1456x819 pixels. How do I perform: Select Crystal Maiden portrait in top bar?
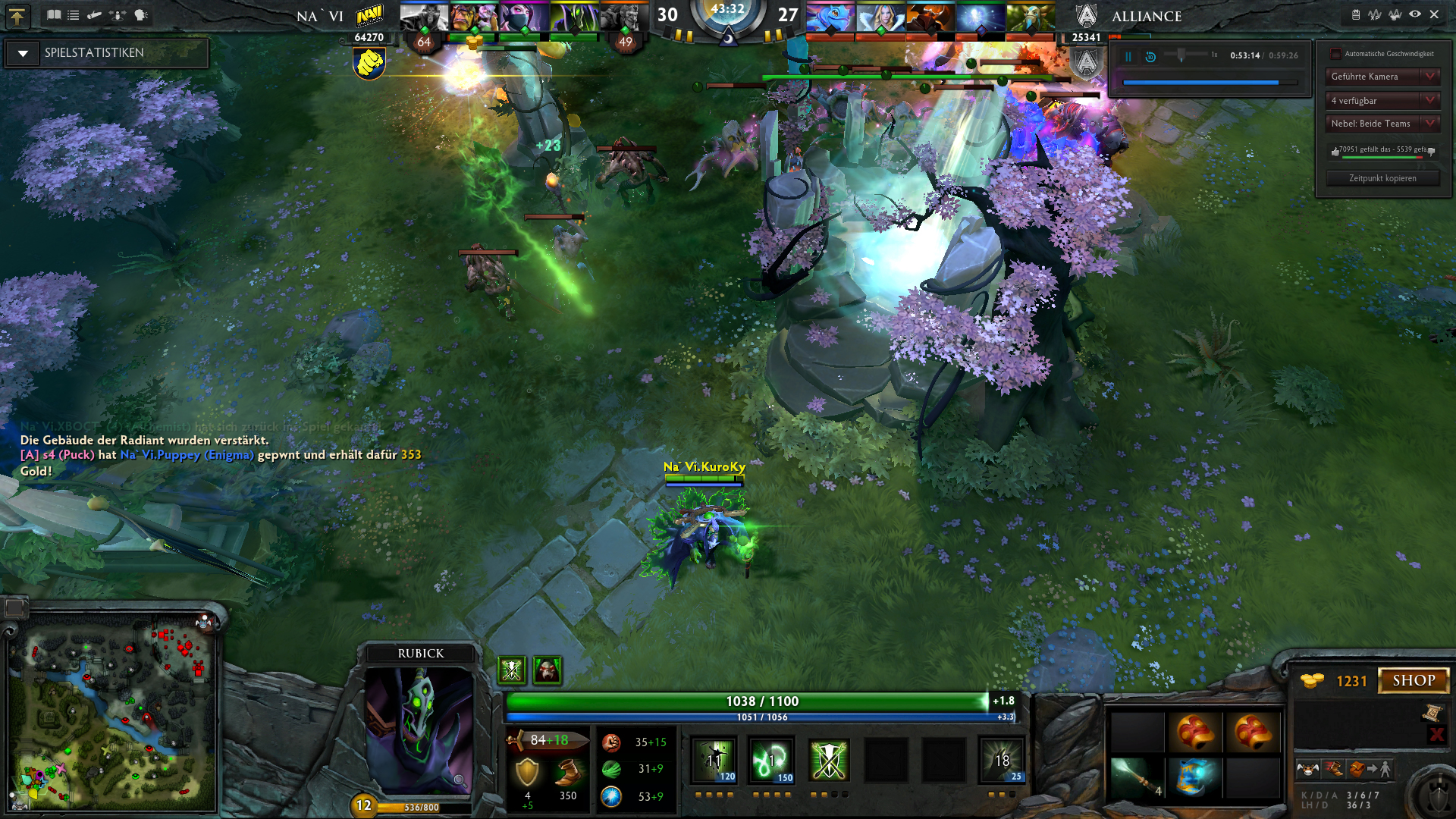click(880, 17)
